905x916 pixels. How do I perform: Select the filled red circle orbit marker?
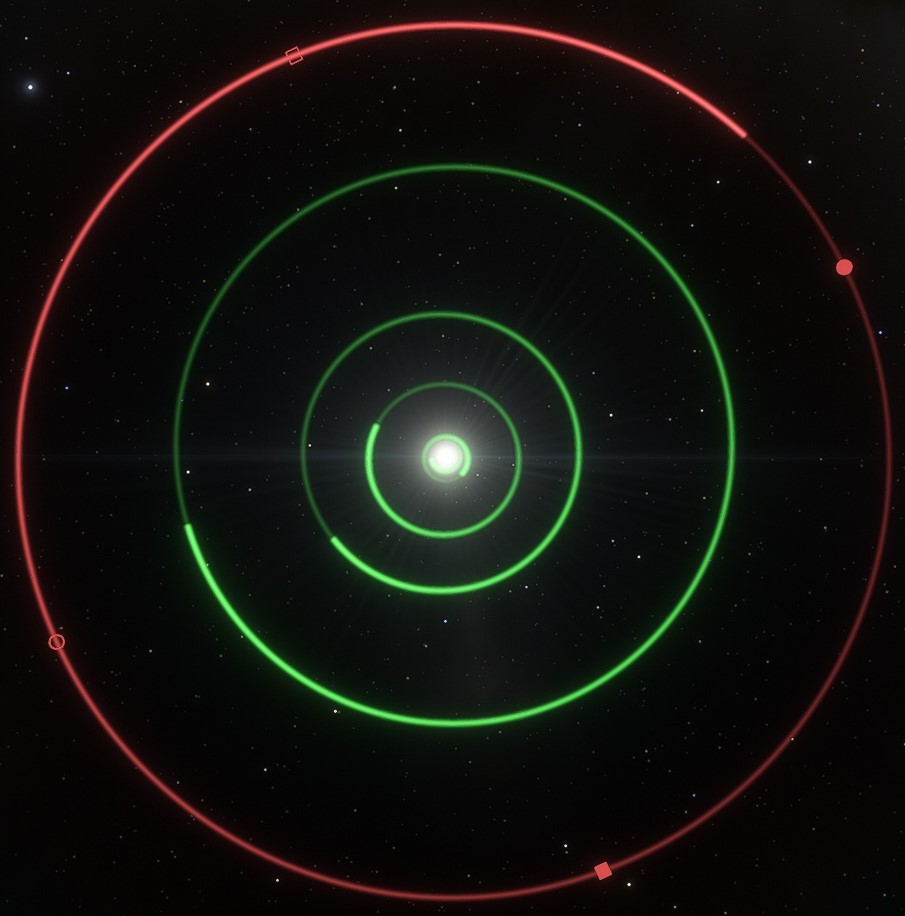point(844,267)
